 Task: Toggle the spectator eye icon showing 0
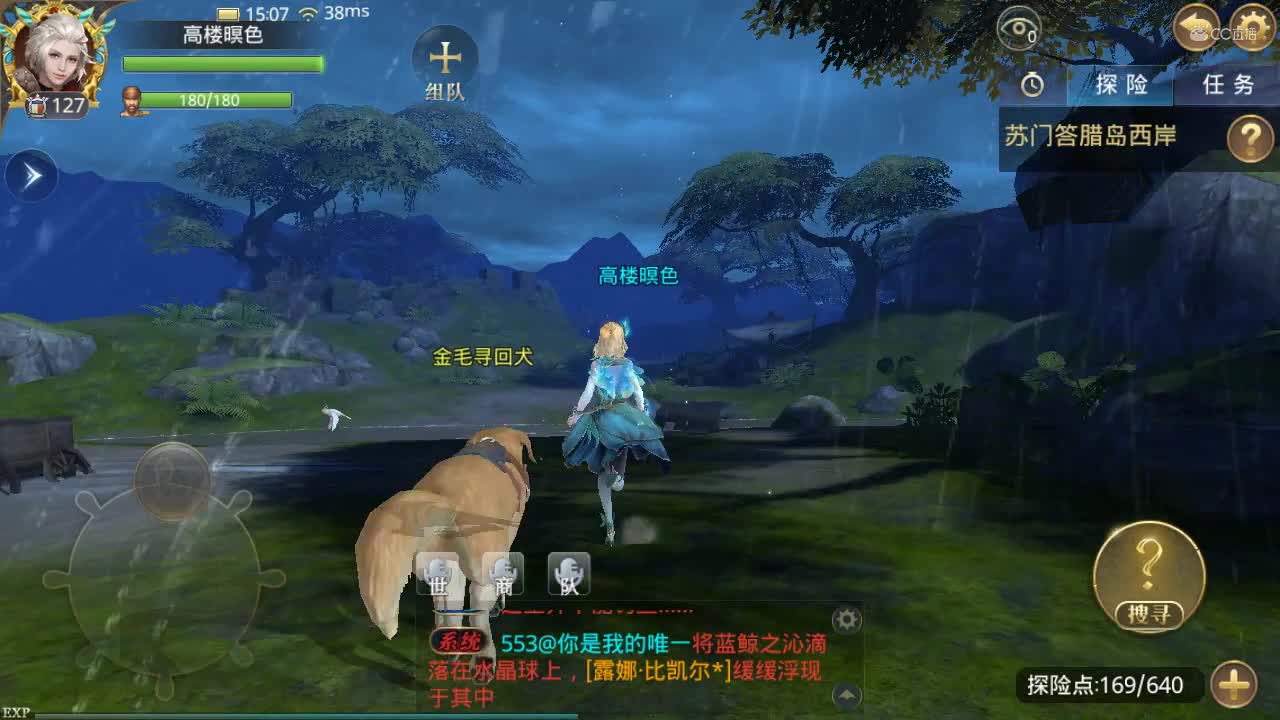point(1021,28)
